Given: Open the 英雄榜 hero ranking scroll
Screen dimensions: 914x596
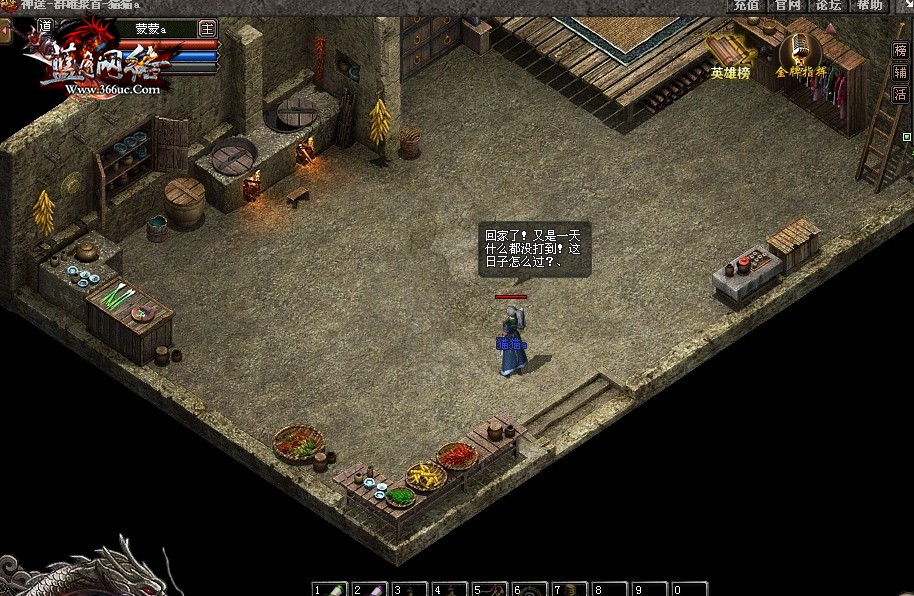Looking at the screenshot, I should pyautogui.click(x=730, y=55).
